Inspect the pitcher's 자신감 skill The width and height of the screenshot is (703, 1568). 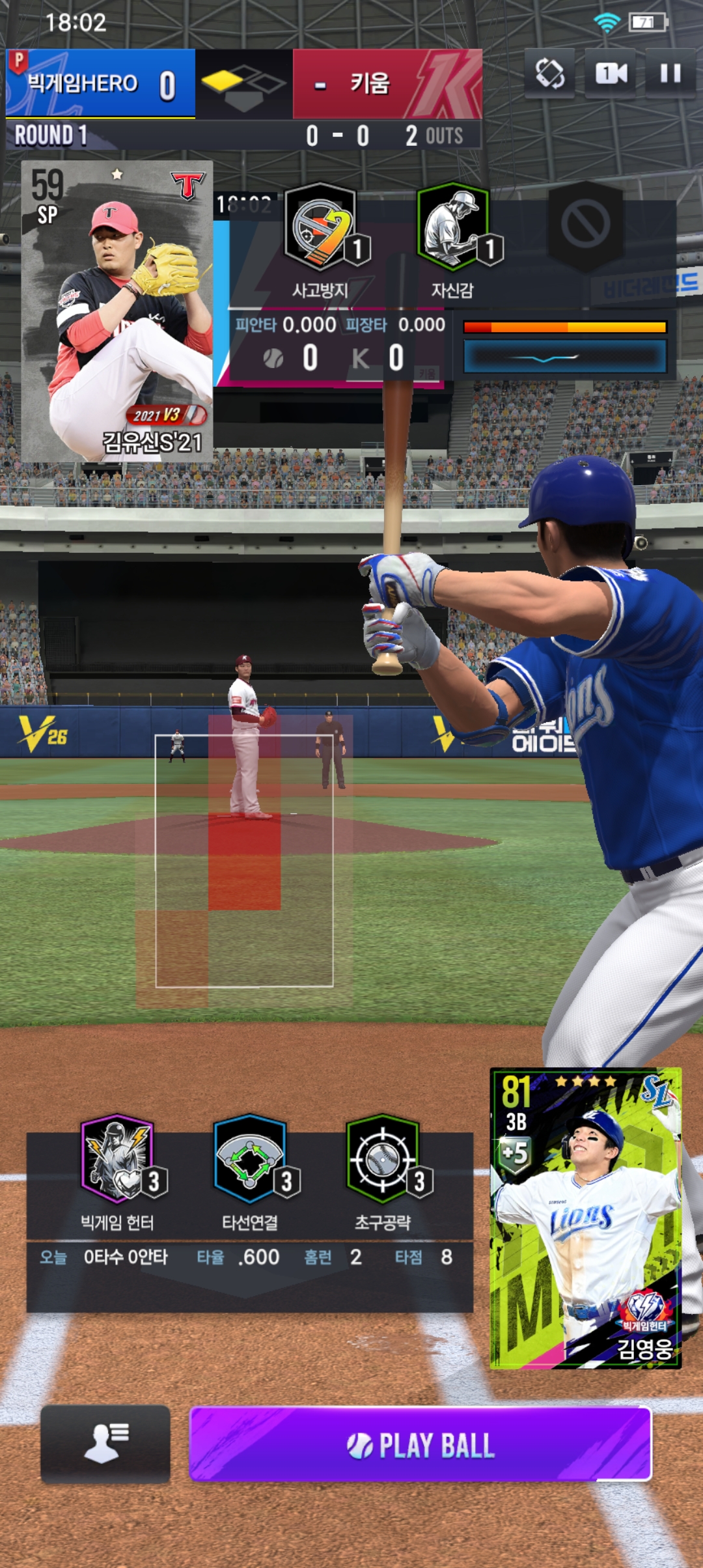453,227
